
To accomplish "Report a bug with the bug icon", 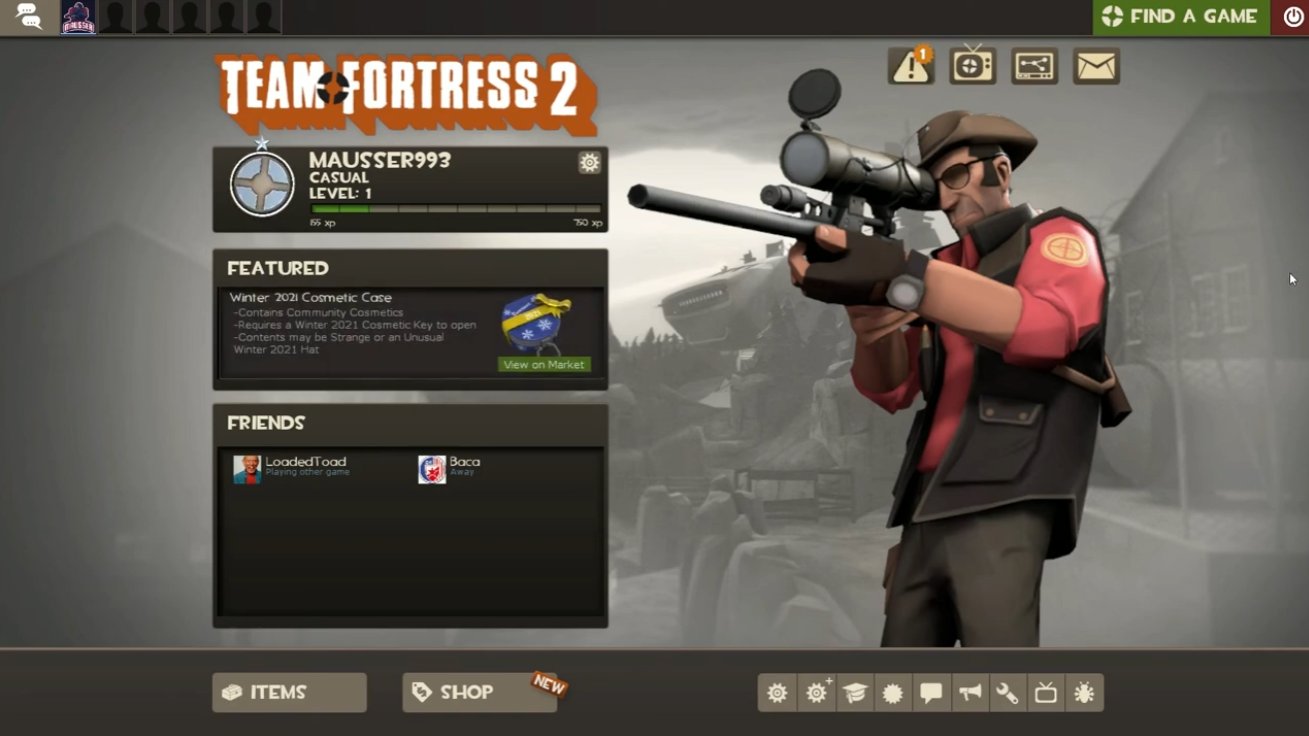I will pos(1084,693).
